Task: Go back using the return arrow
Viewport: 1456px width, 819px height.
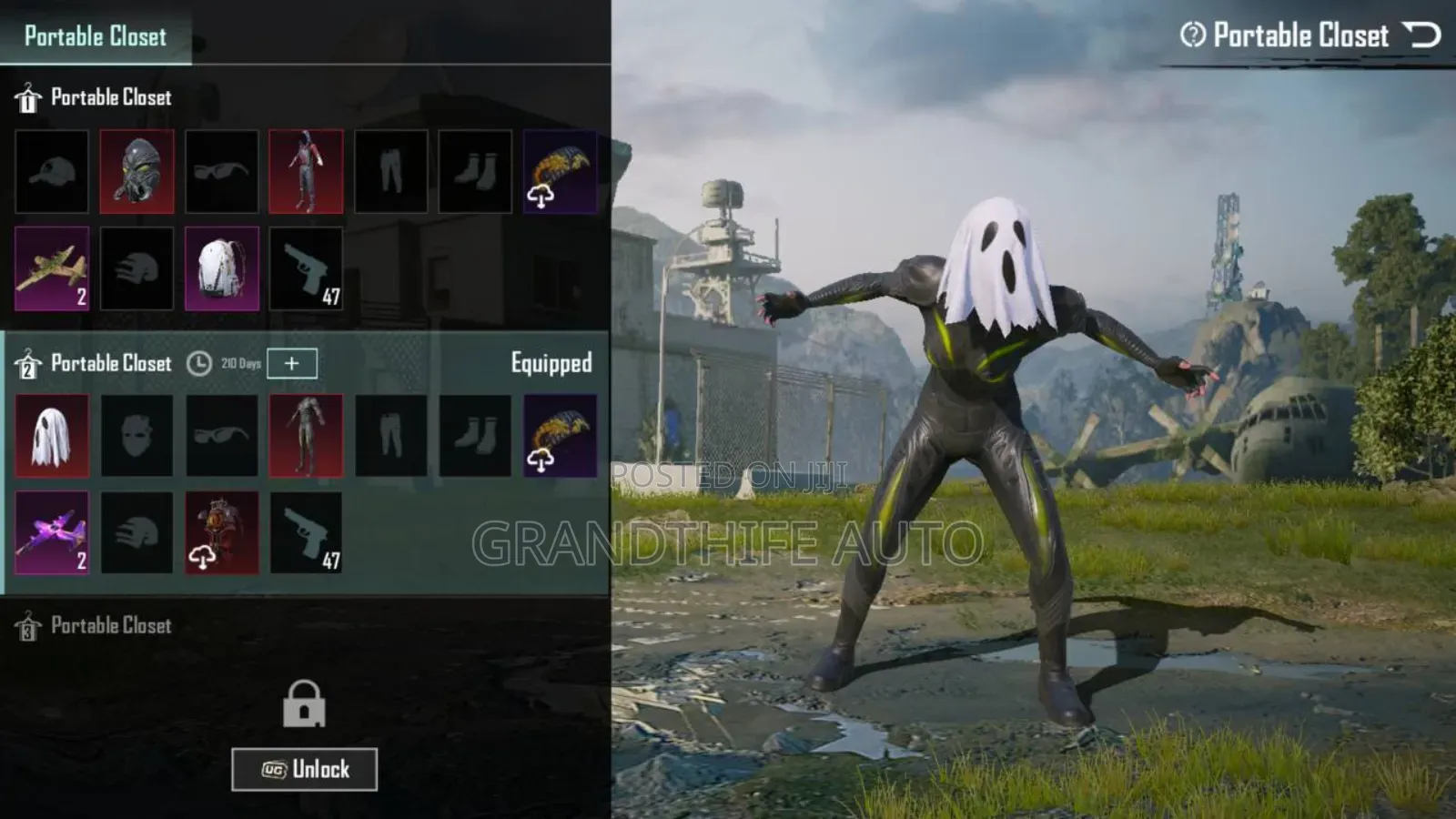Action: coord(1421,35)
